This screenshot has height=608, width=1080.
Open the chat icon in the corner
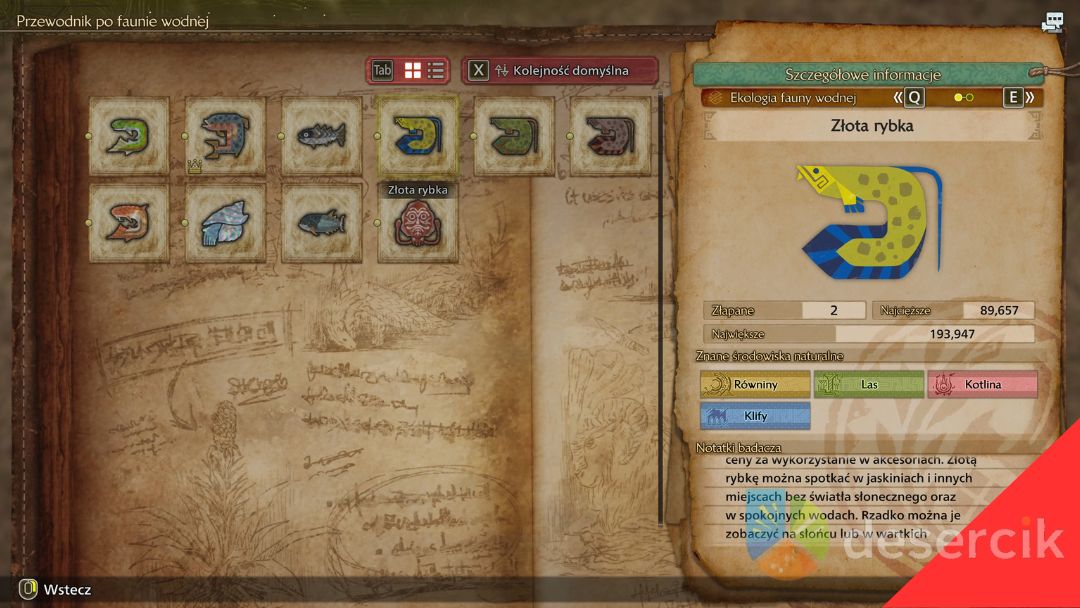[x=1052, y=23]
